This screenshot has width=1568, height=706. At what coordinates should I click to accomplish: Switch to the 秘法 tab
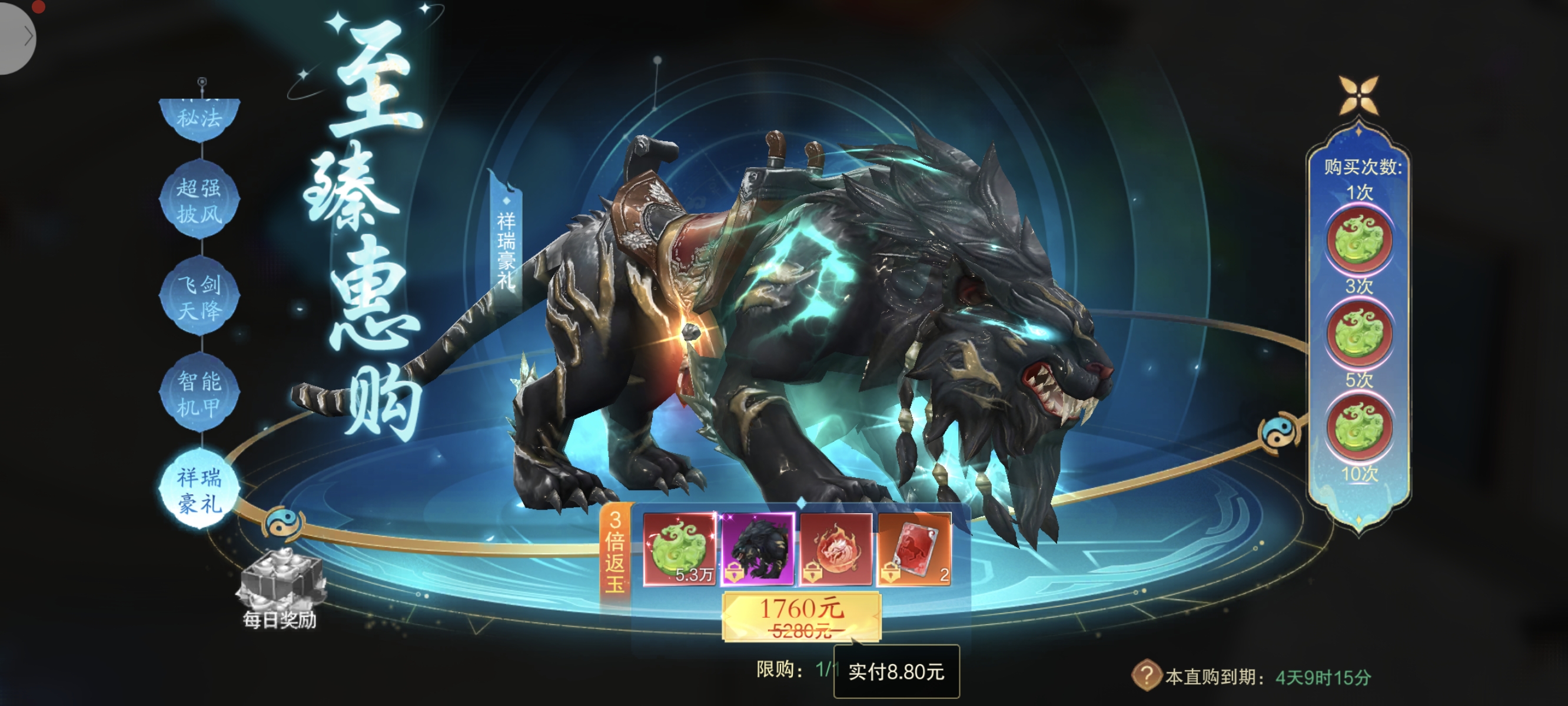(199, 118)
